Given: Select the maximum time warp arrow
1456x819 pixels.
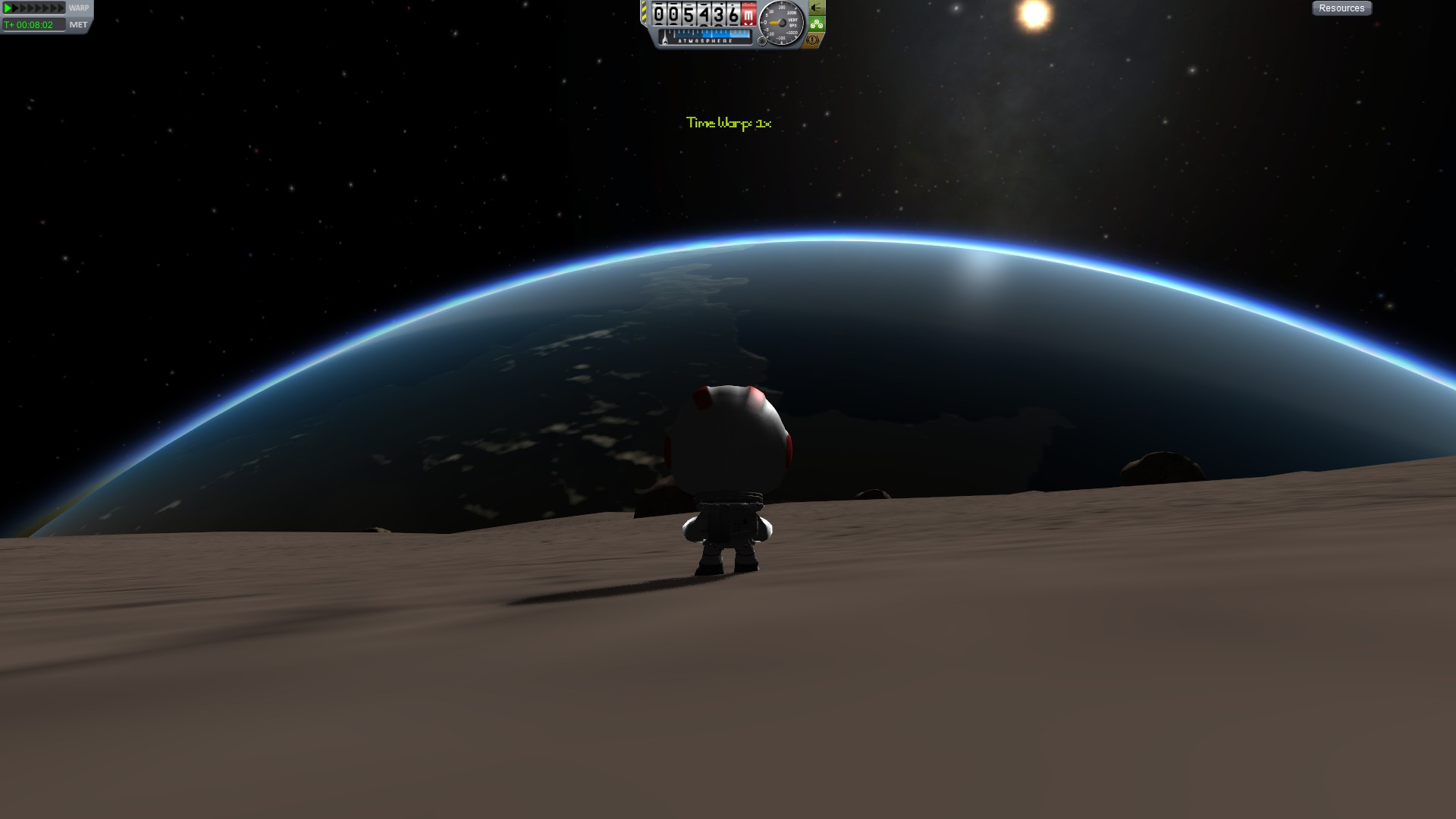Looking at the screenshot, I should (x=61, y=8).
